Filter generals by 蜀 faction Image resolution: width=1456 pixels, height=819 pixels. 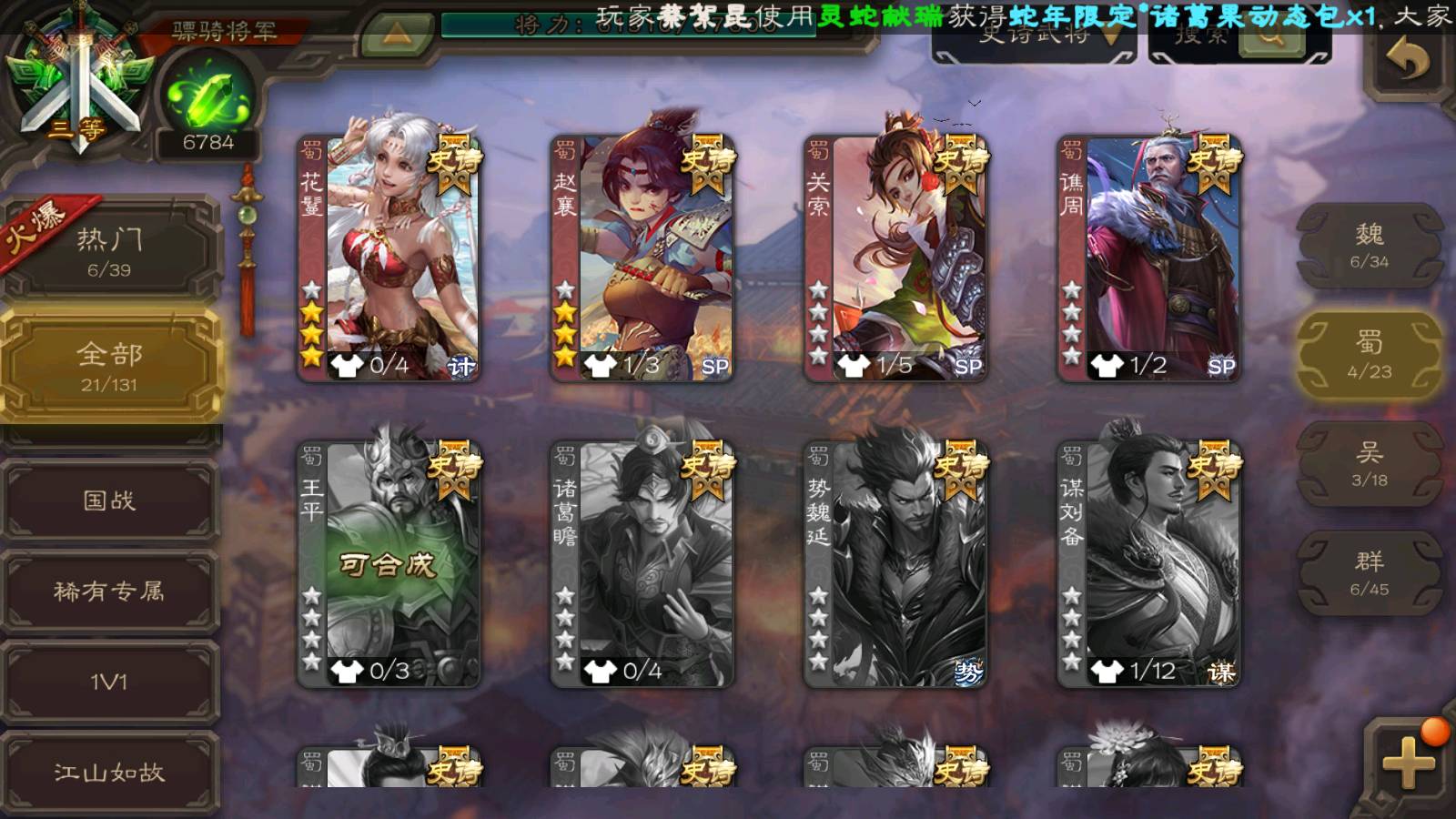[1369, 355]
